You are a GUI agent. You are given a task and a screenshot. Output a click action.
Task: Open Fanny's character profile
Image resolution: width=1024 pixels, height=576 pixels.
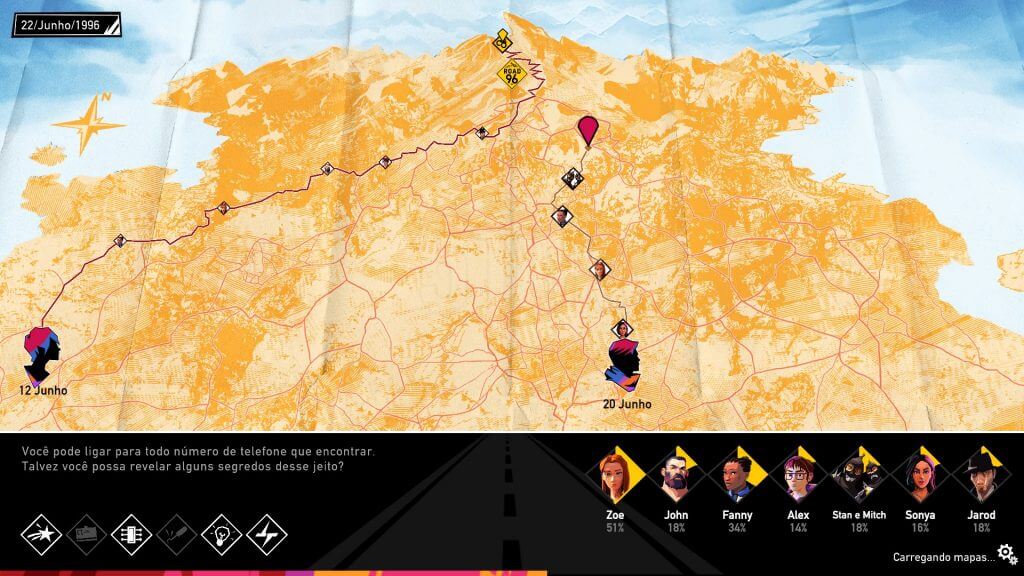pos(736,477)
